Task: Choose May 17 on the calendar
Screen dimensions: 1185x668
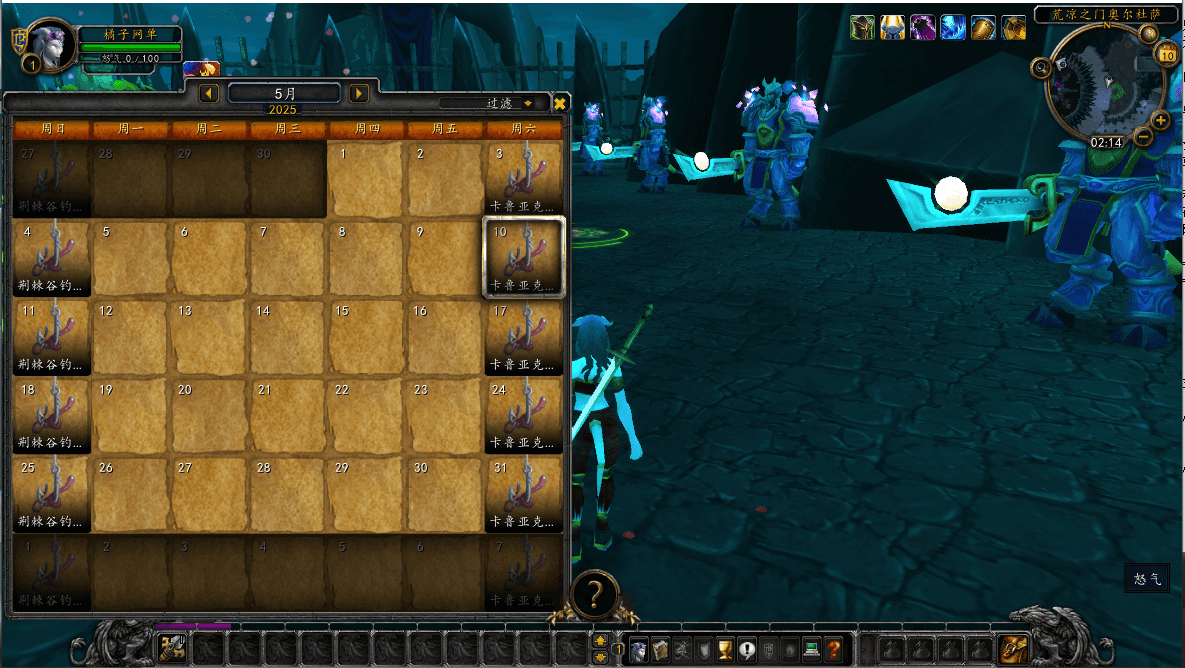Action: (524, 337)
